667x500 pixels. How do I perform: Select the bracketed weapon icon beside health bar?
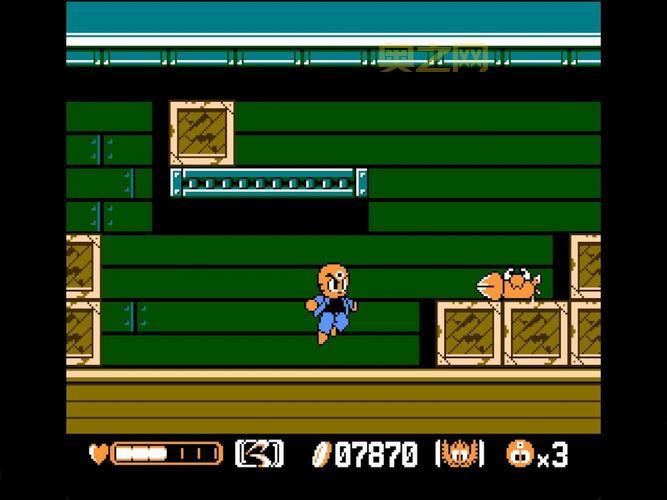pos(259,454)
